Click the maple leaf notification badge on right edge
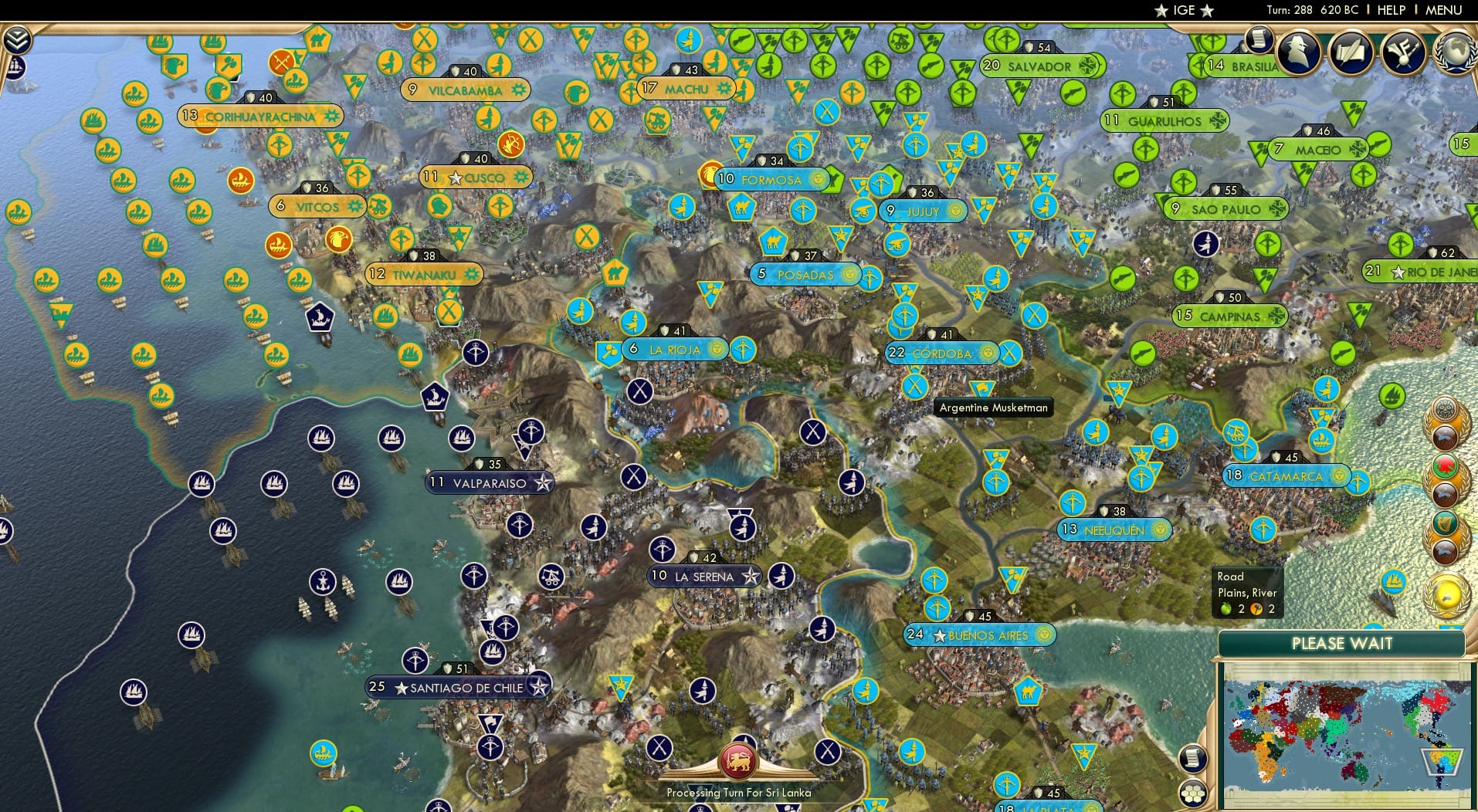 pos(1445,466)
